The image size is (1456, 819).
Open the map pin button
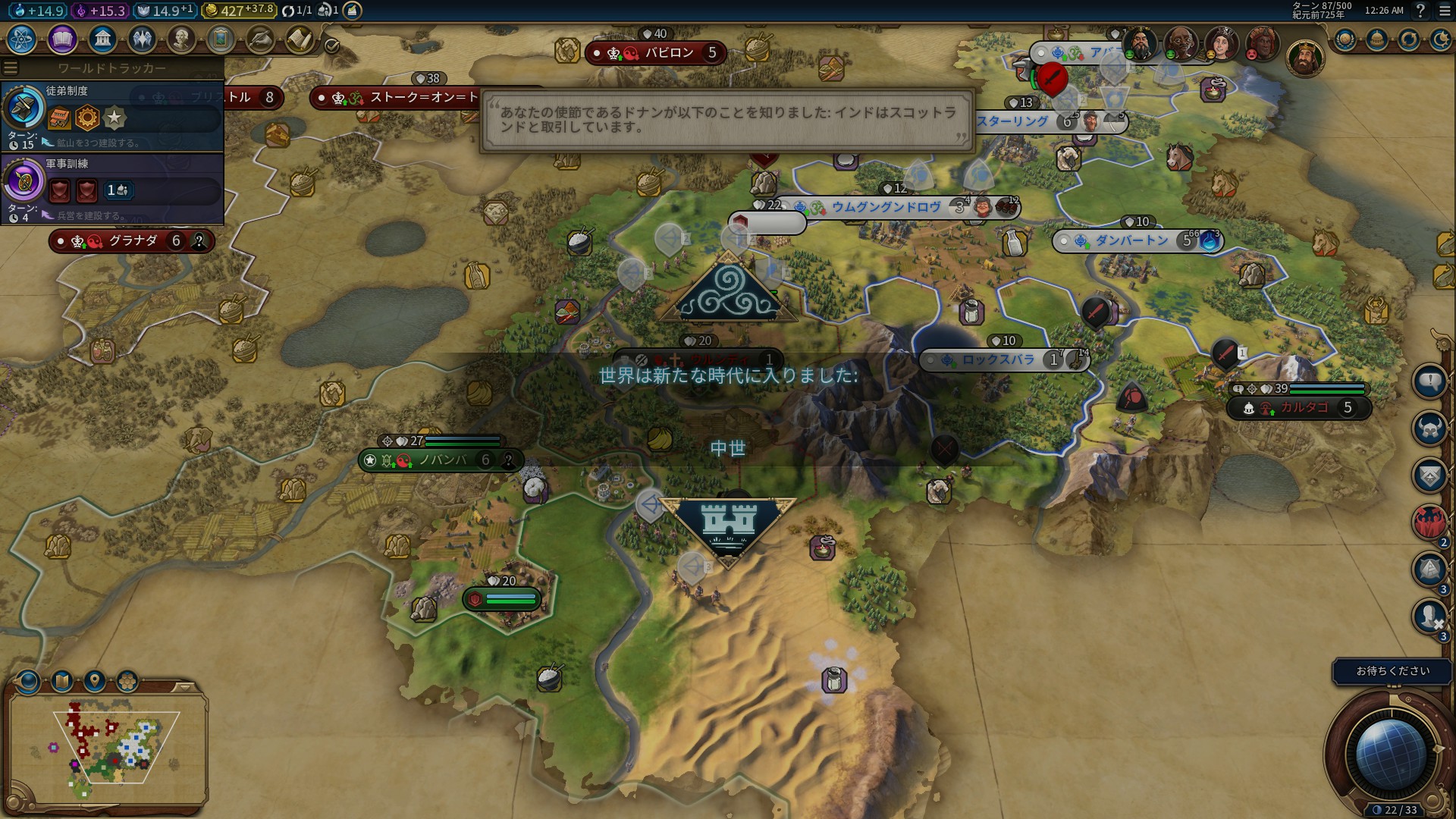pos(95,681)
